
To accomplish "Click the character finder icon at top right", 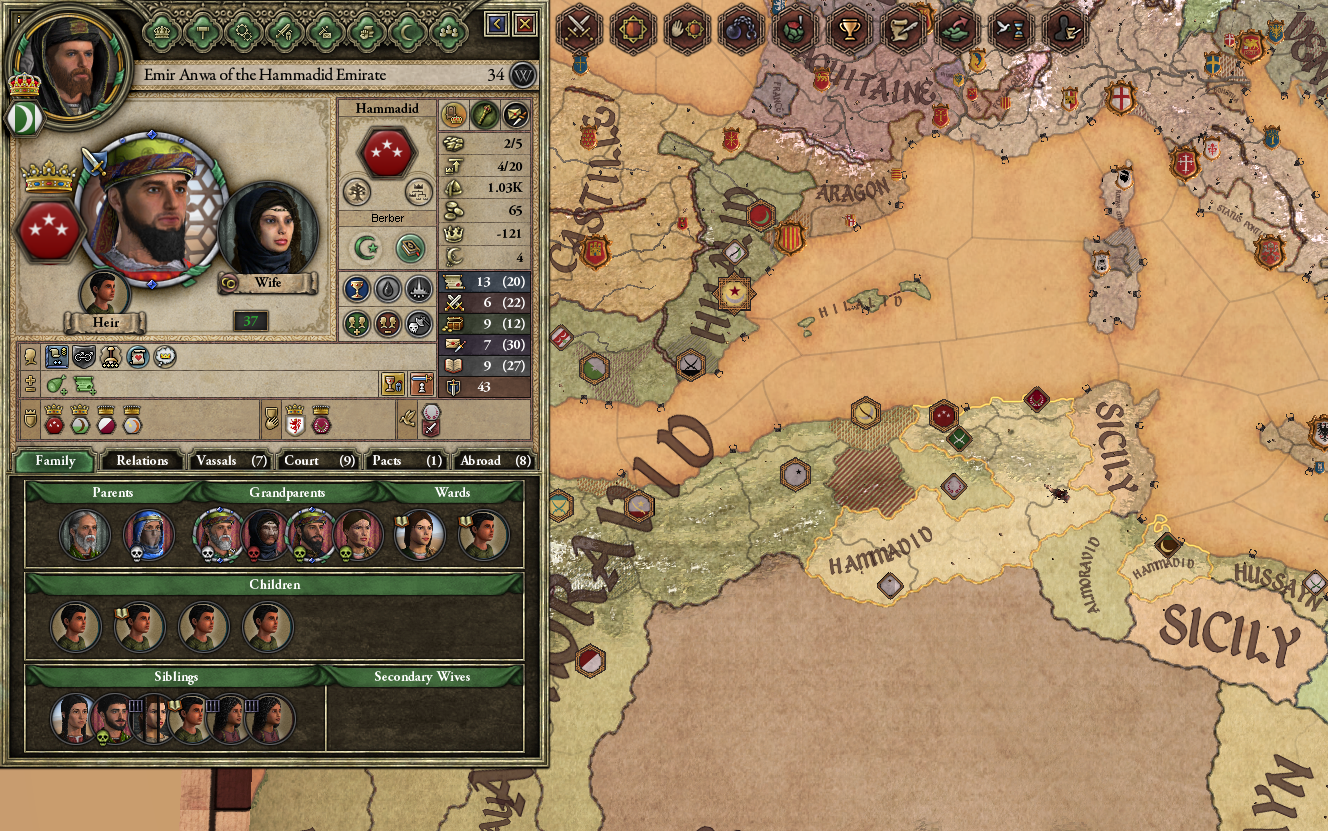I will (x=1063, y=31).
